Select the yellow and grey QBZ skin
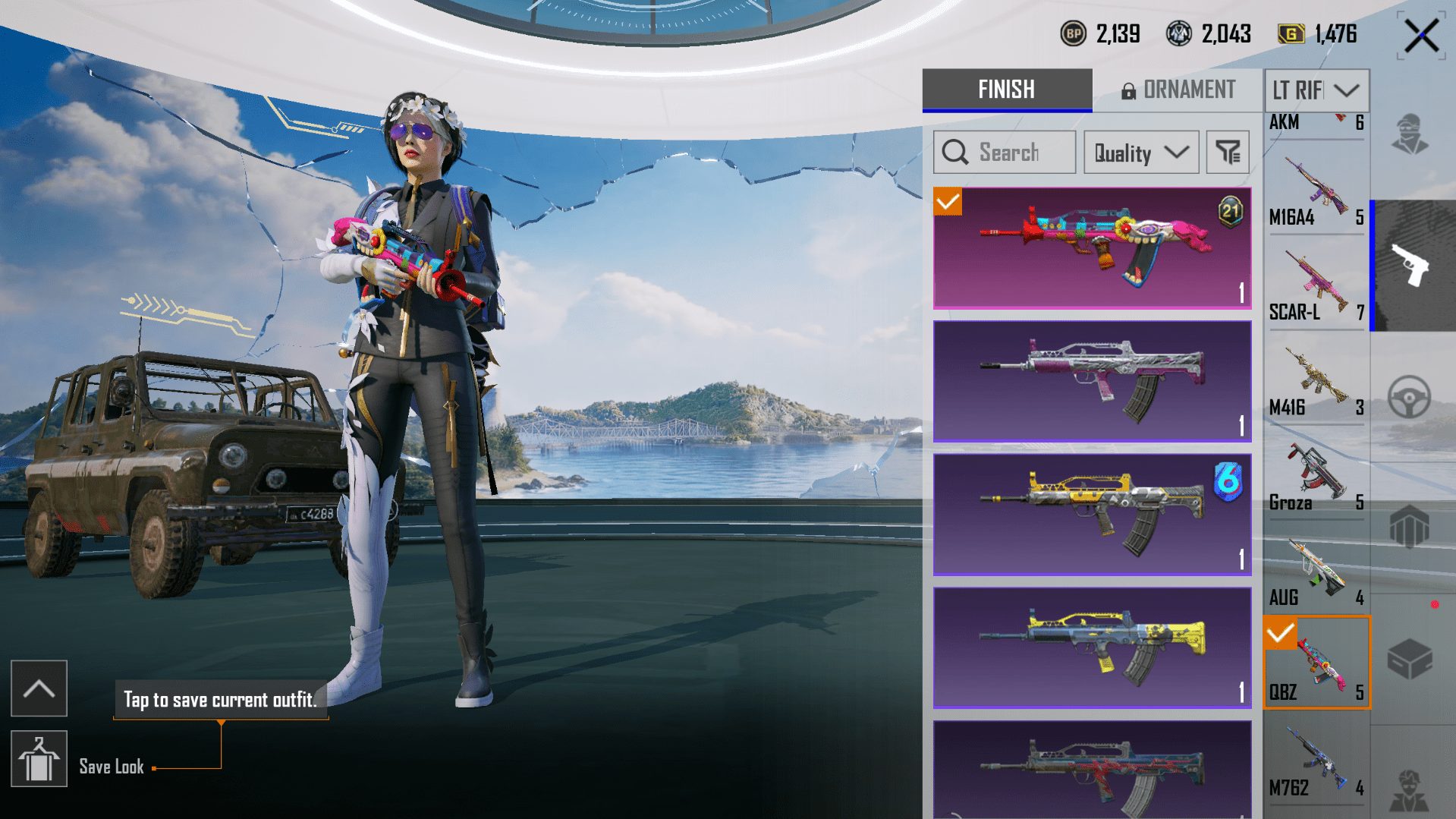The height and width of the screenshot is (819, 1456). click(1091, 514)
